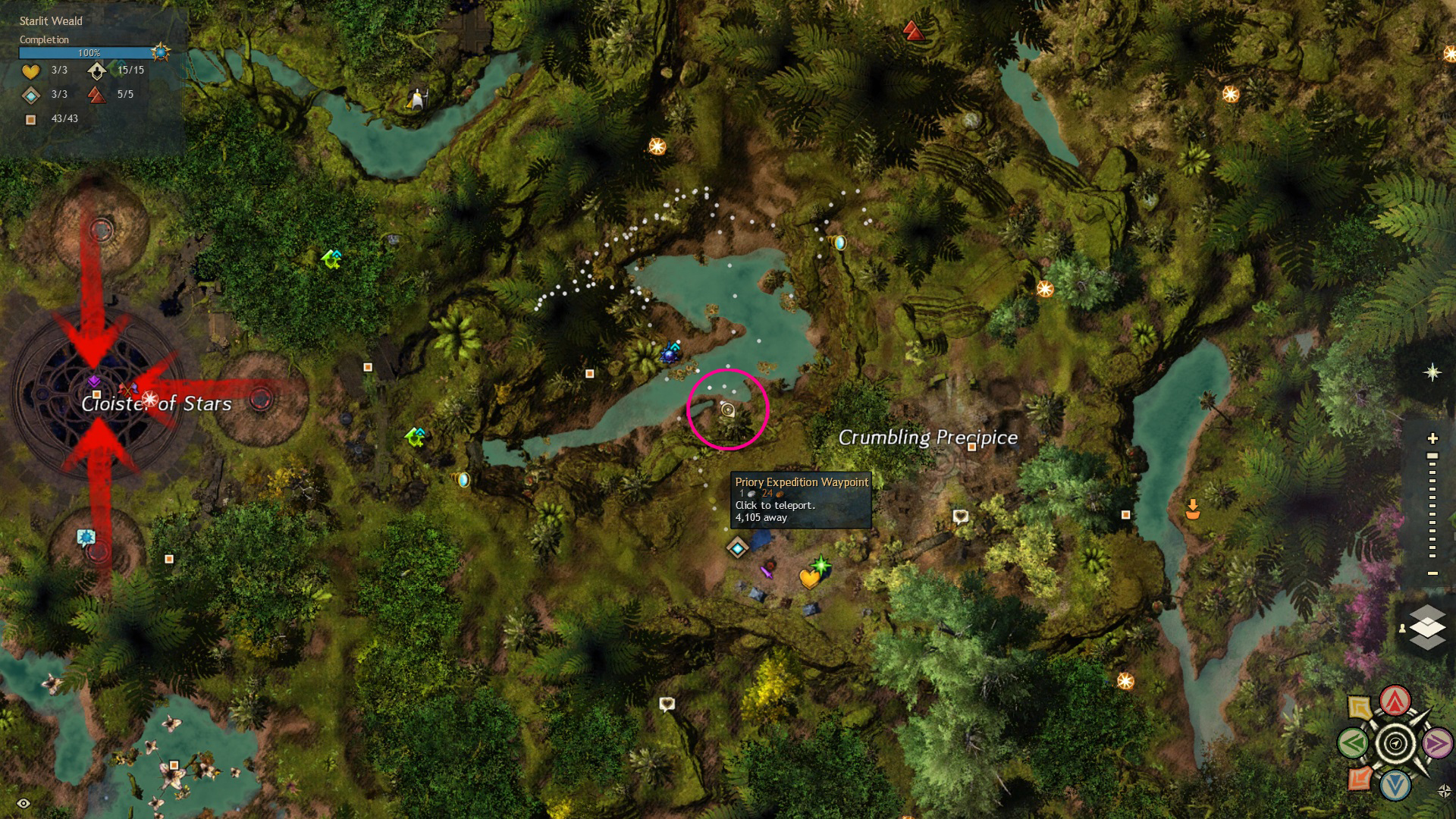Screen dimensions: 1456x819
Task: Click the orange diagonal arrow compass button
Action: pos(1360,778)
